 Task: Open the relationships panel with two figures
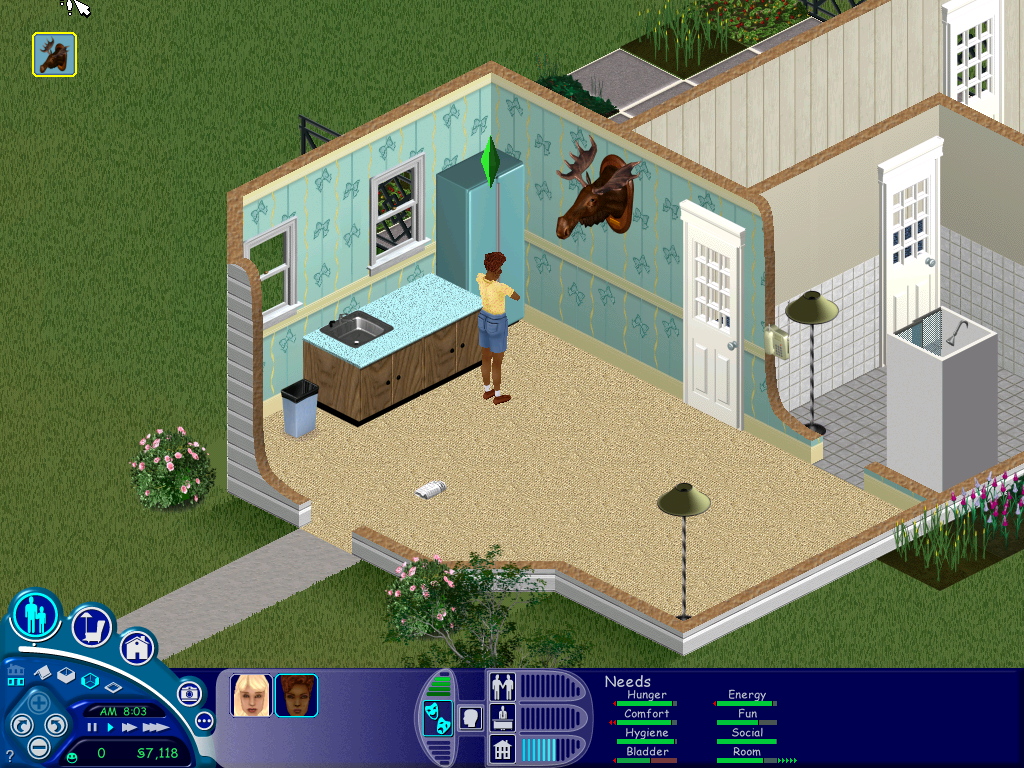click(502, 687)
